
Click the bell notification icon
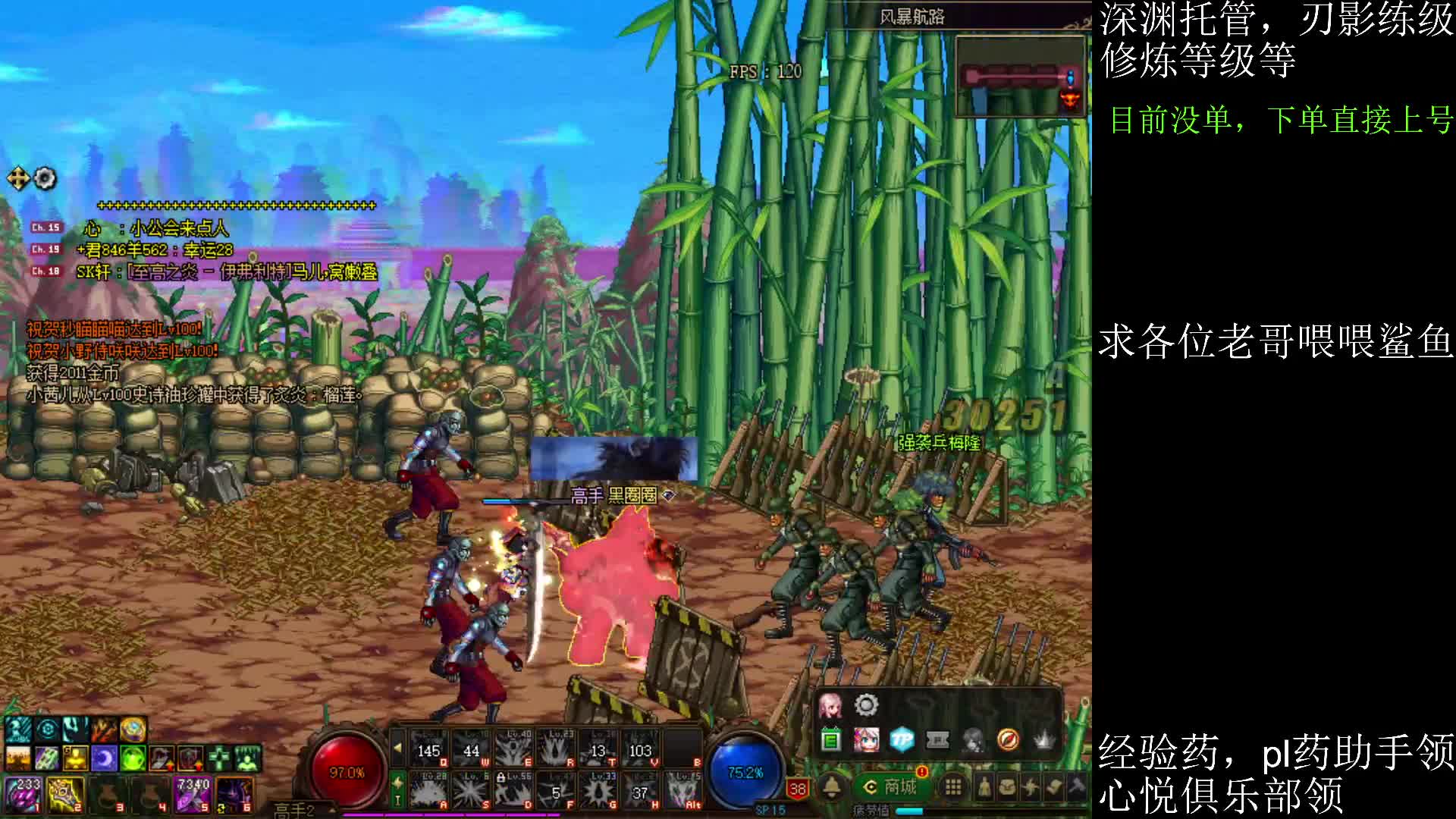tap(832, 788)
